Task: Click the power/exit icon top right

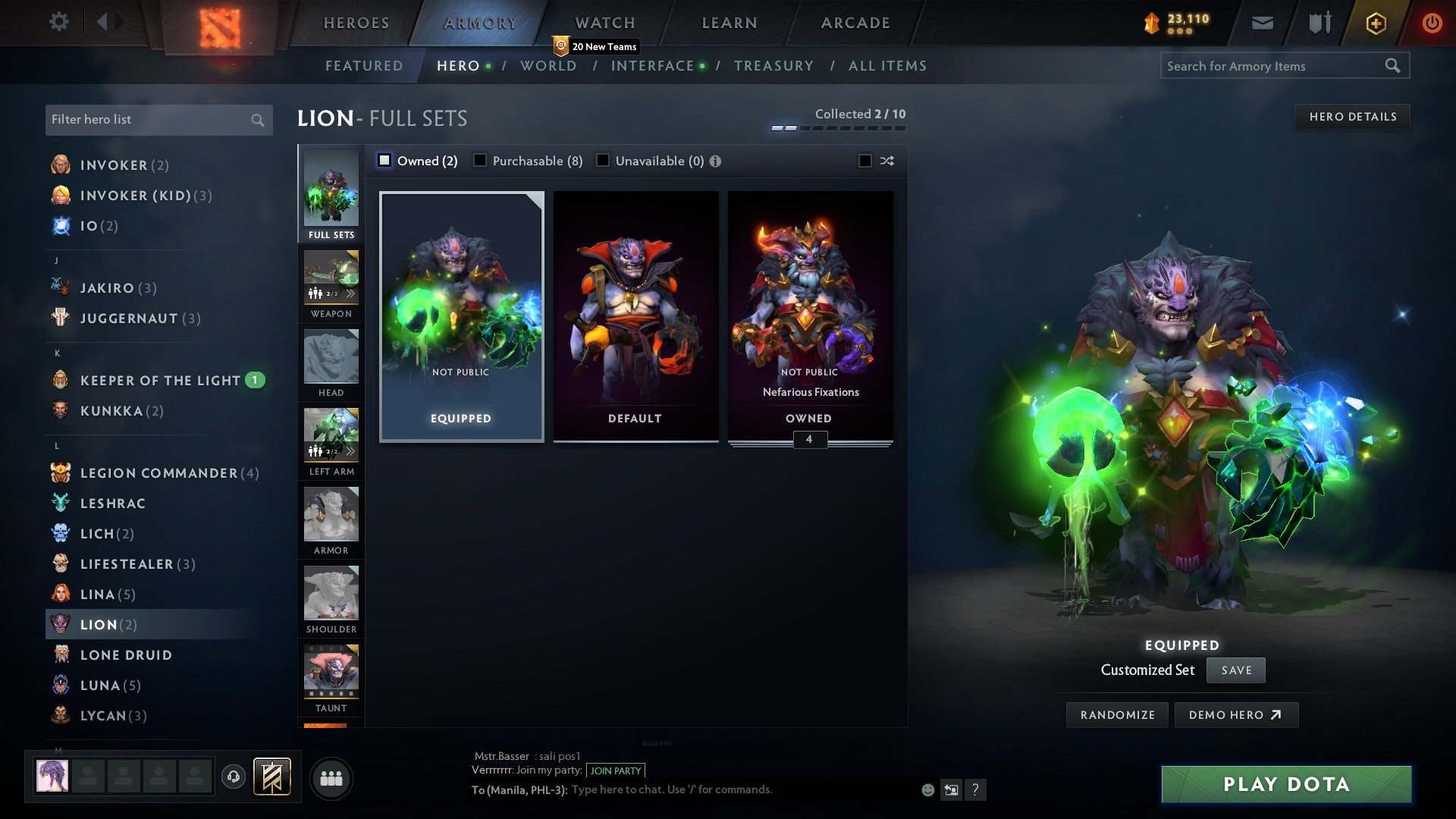Action: pyautogui.click(x=1432, y=23)
